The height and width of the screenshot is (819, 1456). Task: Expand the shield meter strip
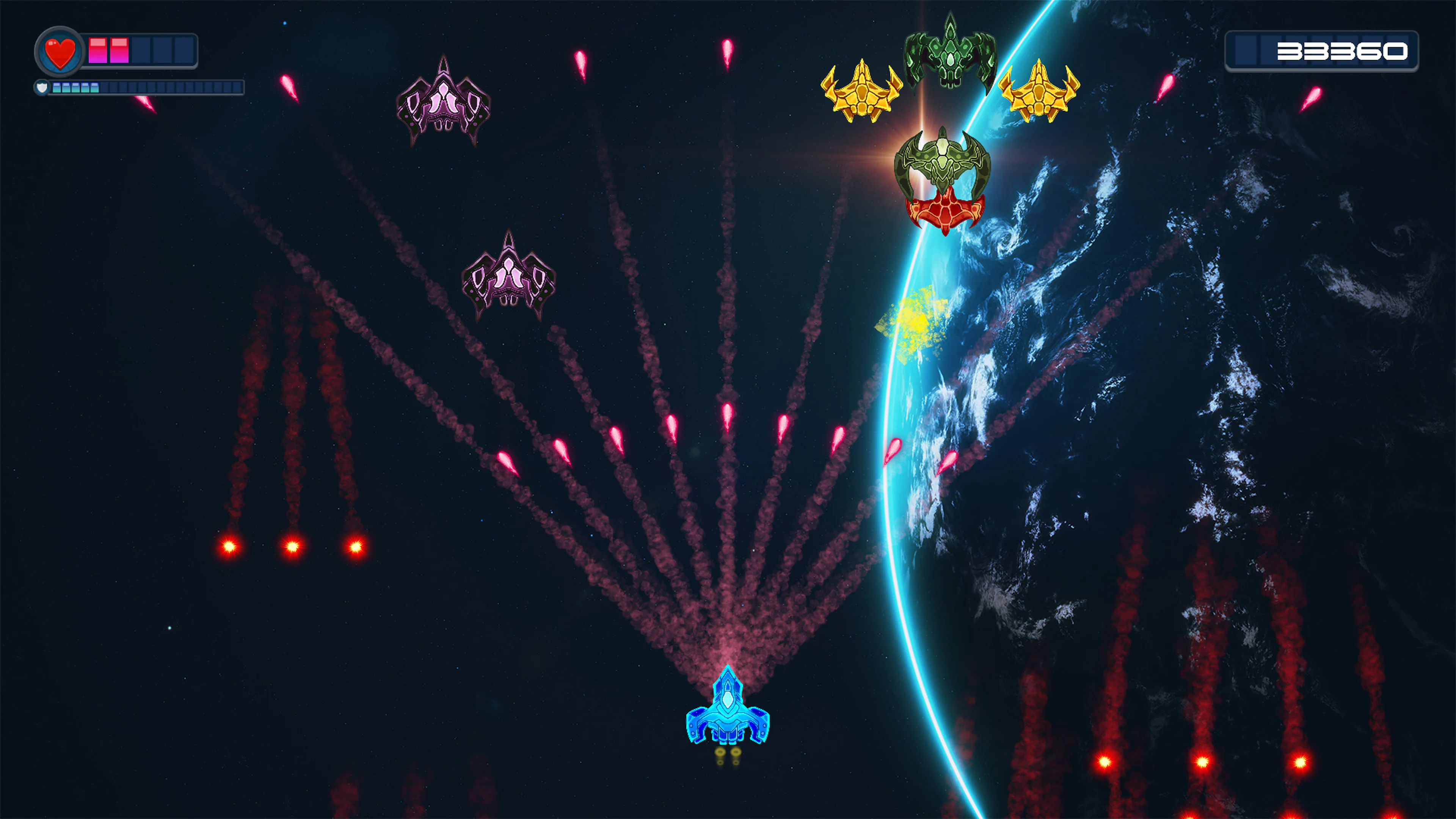pyautogui.click(x=147, y=88)
